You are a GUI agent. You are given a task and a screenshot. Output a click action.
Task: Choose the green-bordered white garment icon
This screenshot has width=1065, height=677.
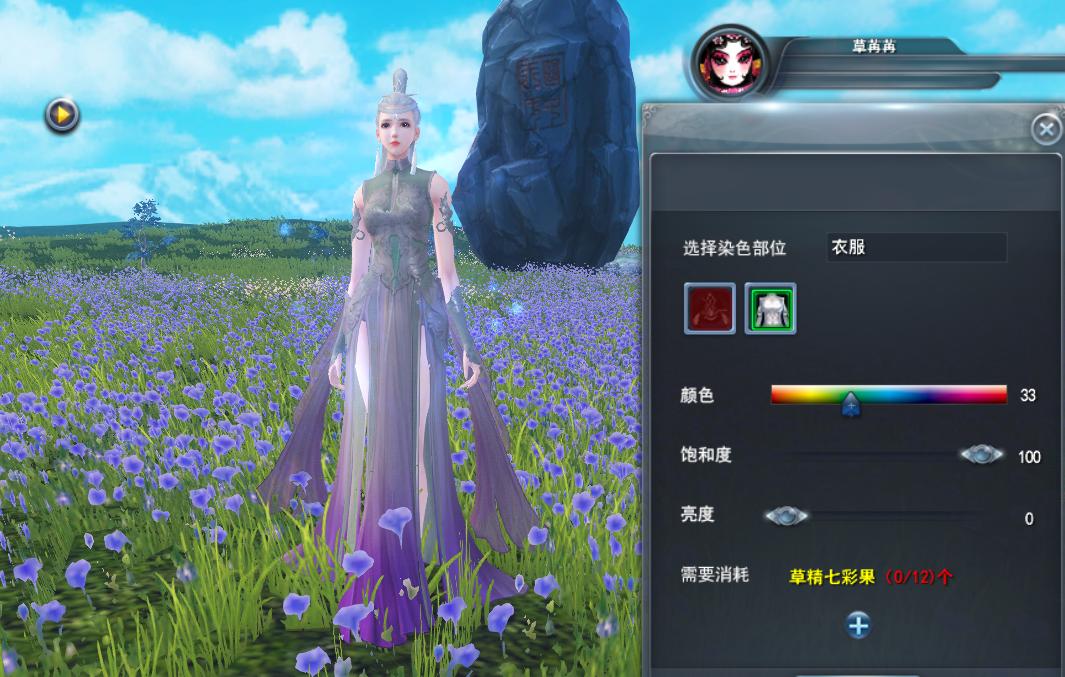pyautogui.click(x=770, y=308)
